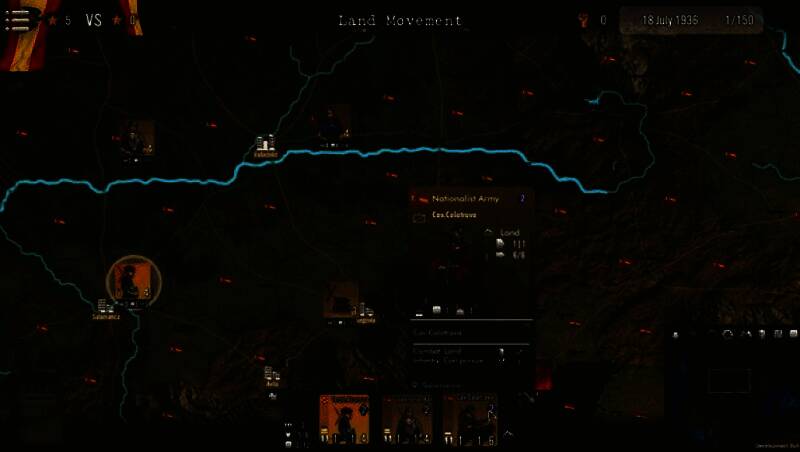Select the army stack east of Valladolid
800x452 pixels.
tap(331, 127)
